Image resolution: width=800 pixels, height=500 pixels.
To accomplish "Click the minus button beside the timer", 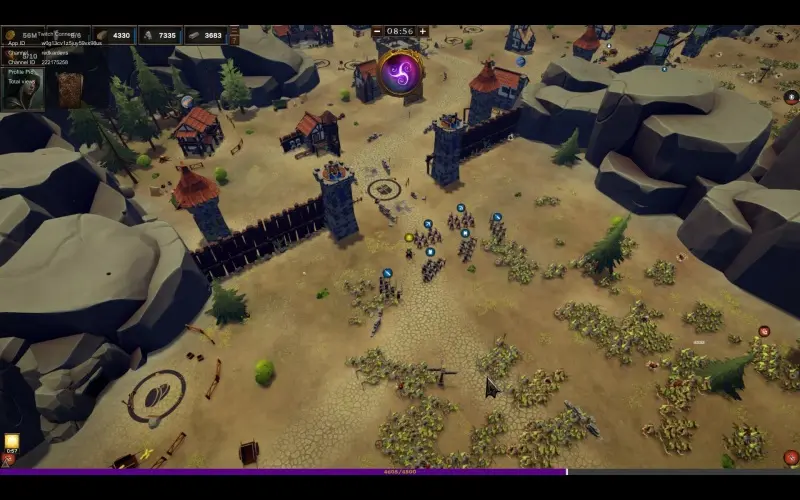I will (x=377, y=31).
